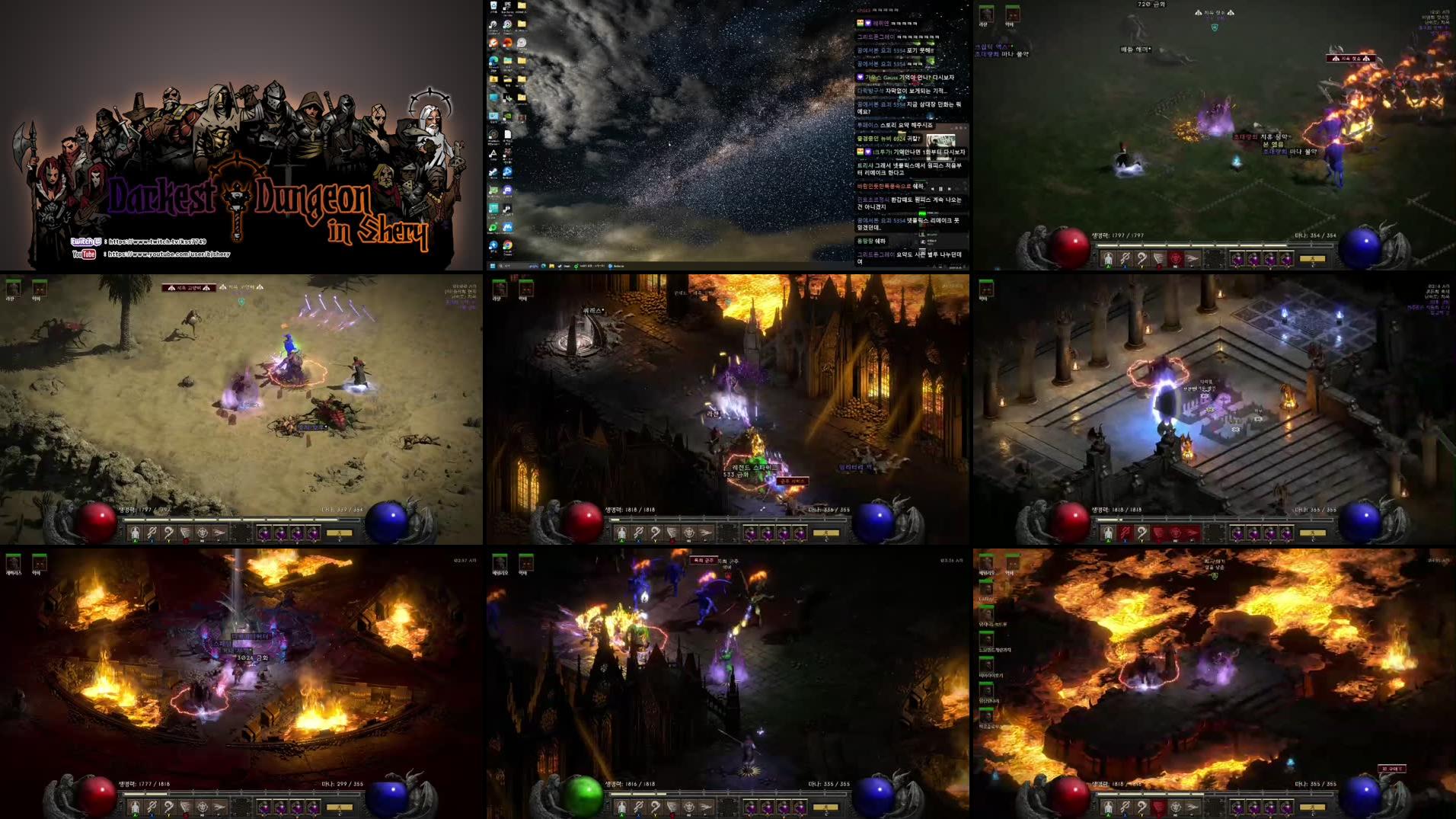Click the YouTube logo on the banner

[85, 254]
